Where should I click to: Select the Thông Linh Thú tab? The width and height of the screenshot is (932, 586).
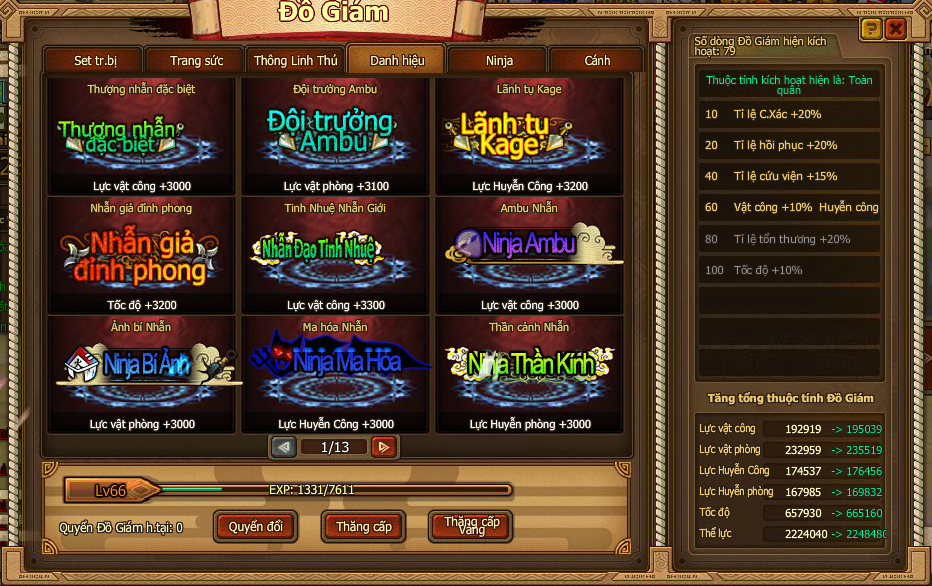pyautogui.click(x=295, y=61)
